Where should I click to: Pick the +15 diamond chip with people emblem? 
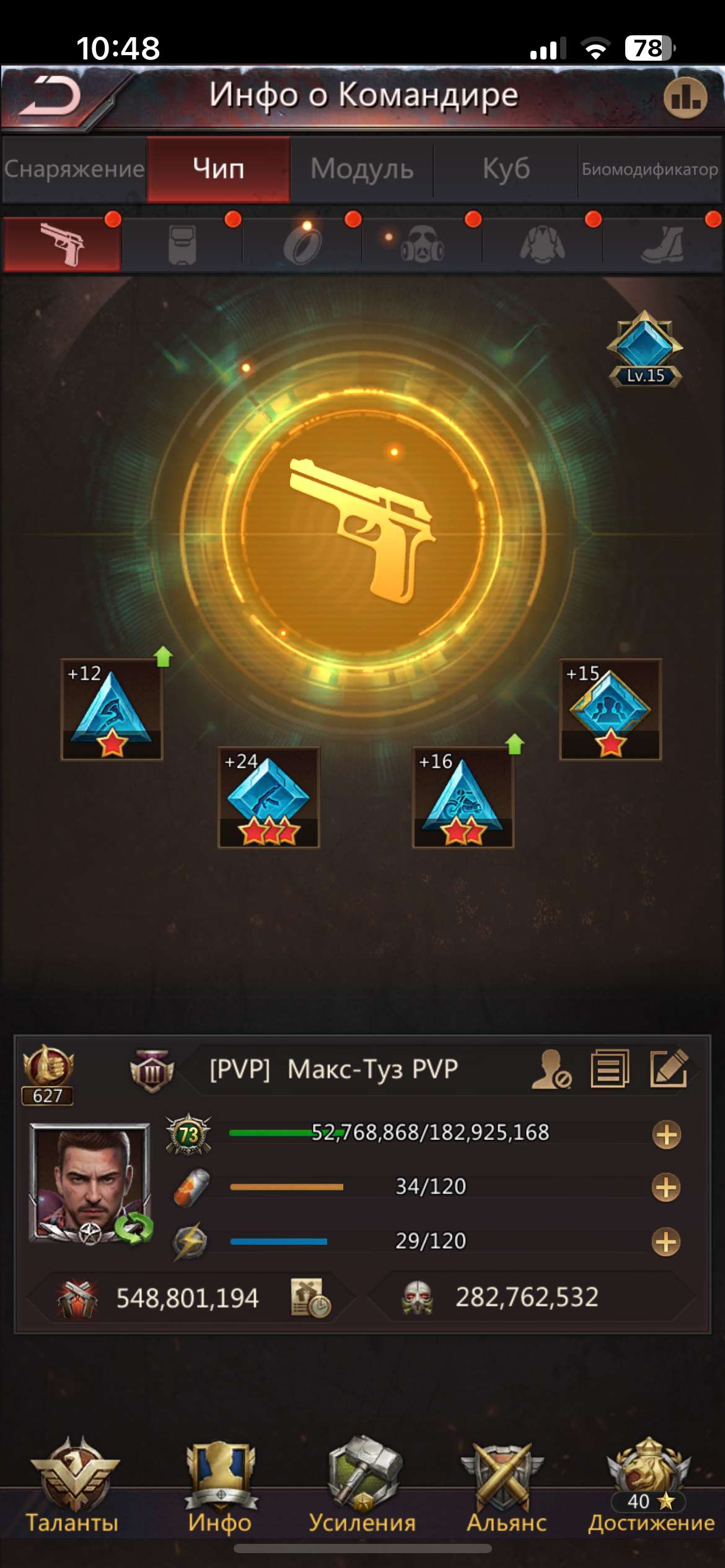point(610,710)
